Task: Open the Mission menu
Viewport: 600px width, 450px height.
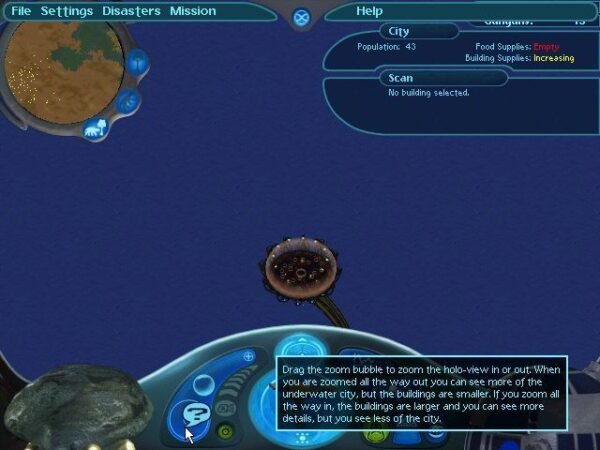Action: click(192, 11)
